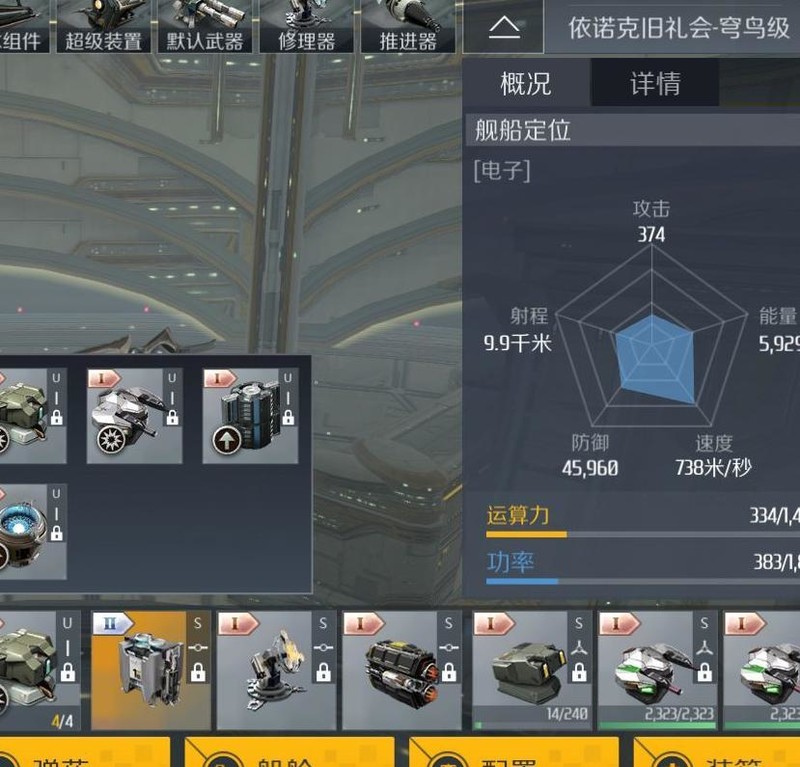
Task: Pick the module showing 14/240
Action: point(528,670)
